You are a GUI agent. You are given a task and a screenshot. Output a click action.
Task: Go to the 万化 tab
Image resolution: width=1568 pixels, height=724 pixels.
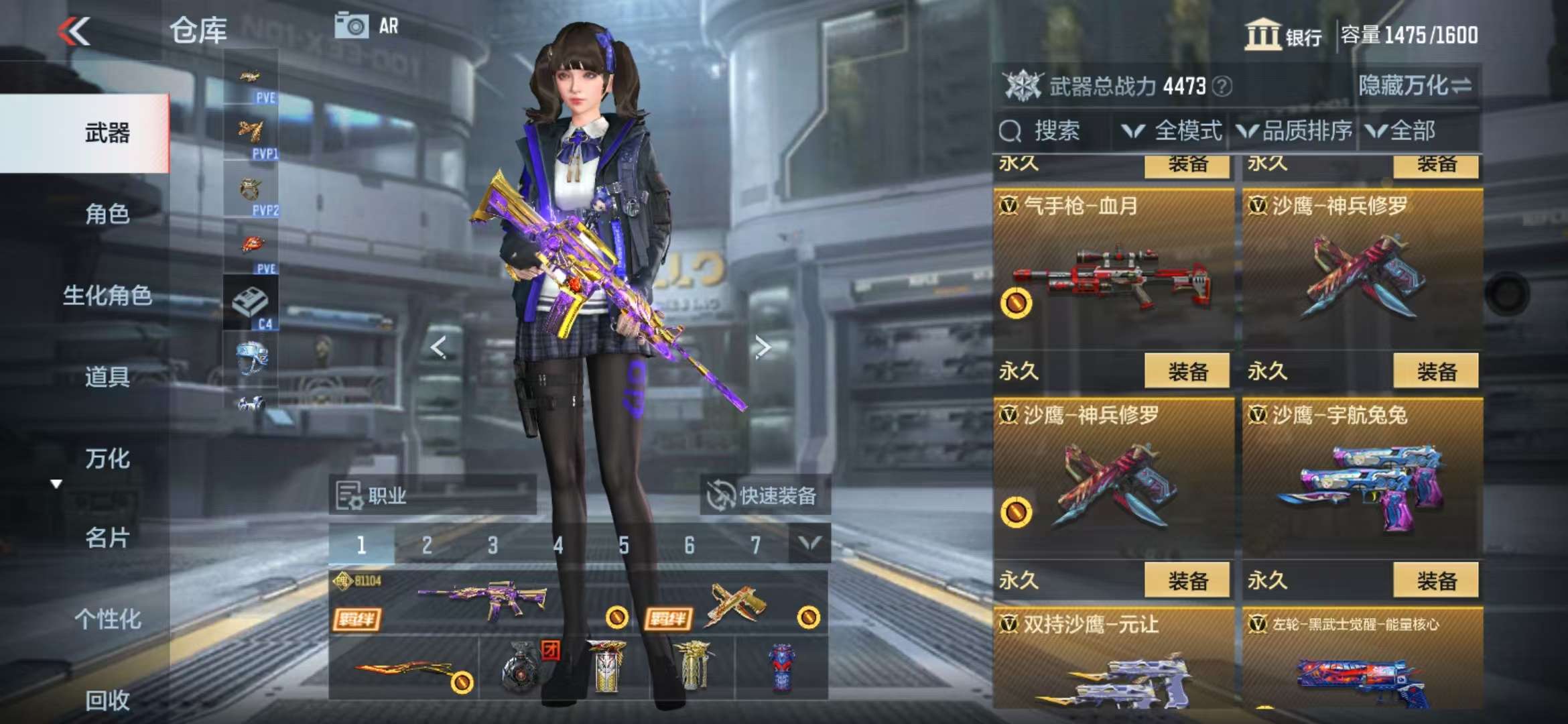(107, 459)
